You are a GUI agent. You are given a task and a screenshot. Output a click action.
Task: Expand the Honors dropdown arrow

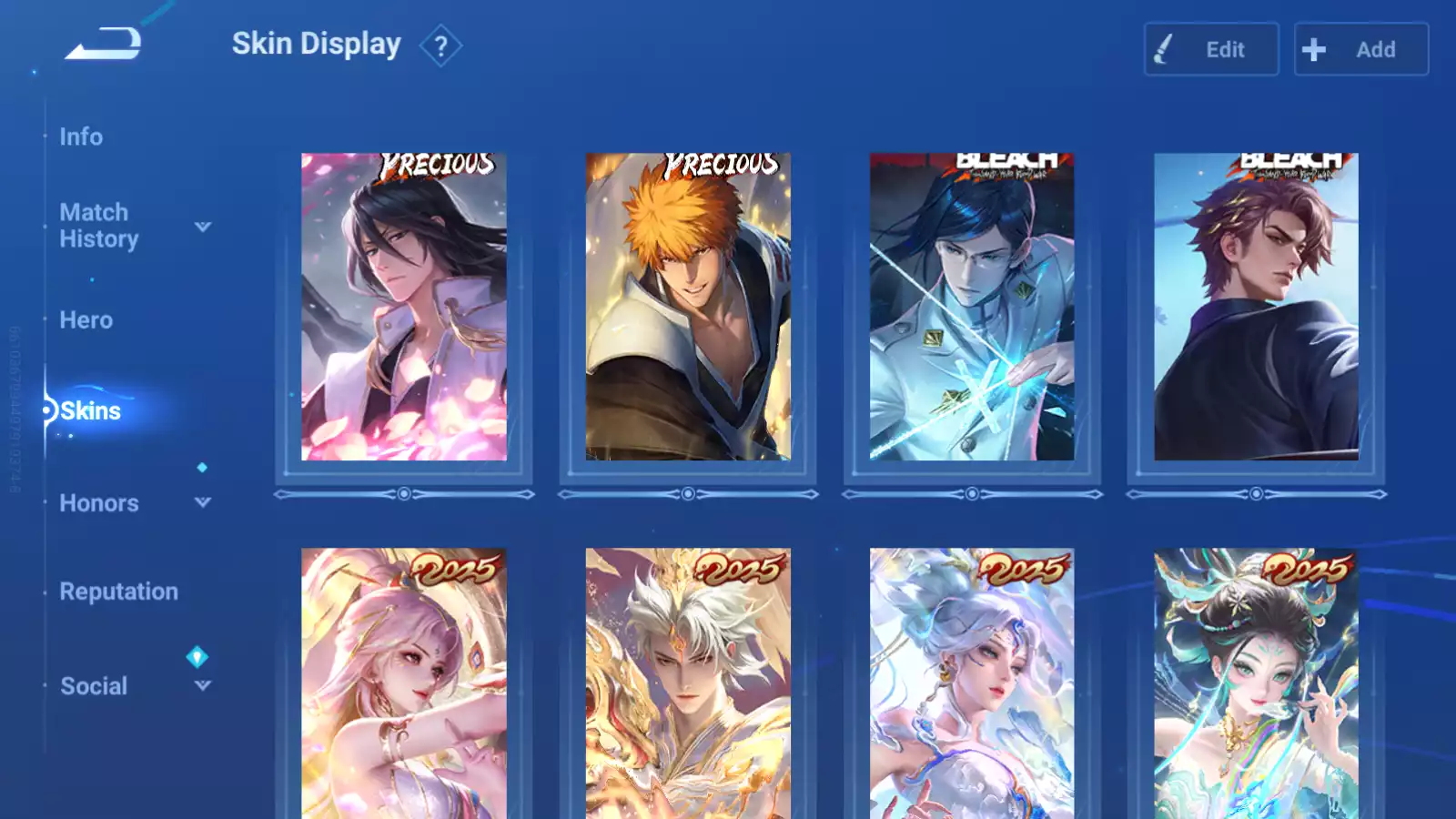tap(203, 502)
